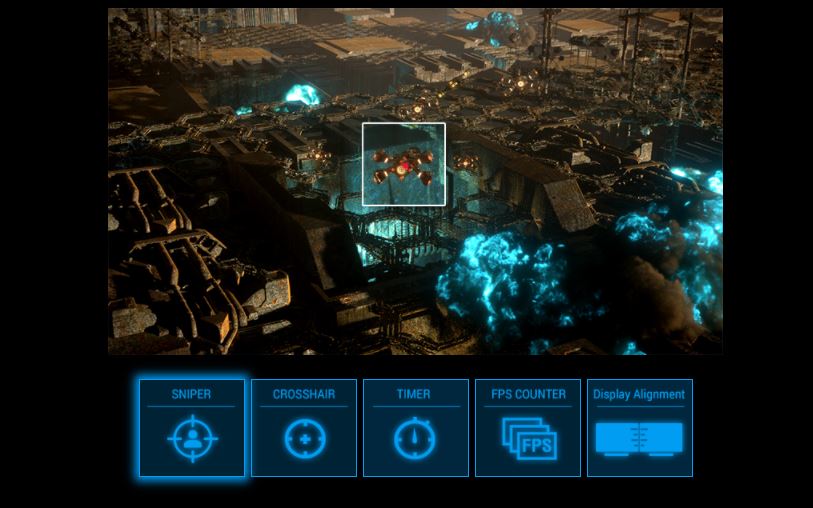The height and width of the screenshot is (508, 813).
Task: Open the Display Alignment option
Action: coord(639,428)
